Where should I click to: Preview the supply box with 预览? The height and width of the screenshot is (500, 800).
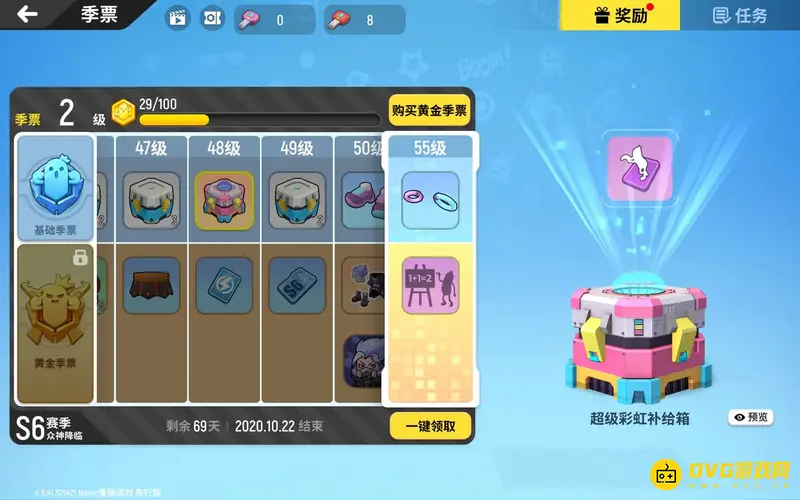(x=752, y=417)
